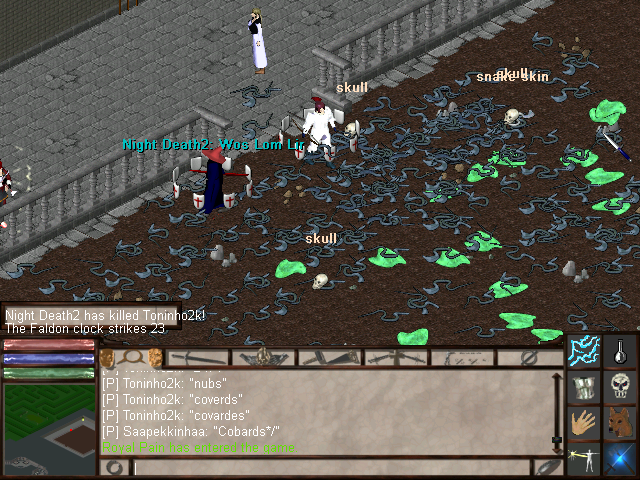Use the blue star flare icon
Image resolution: width=640 pixels, height=480 pixels.
pos(620,458)
